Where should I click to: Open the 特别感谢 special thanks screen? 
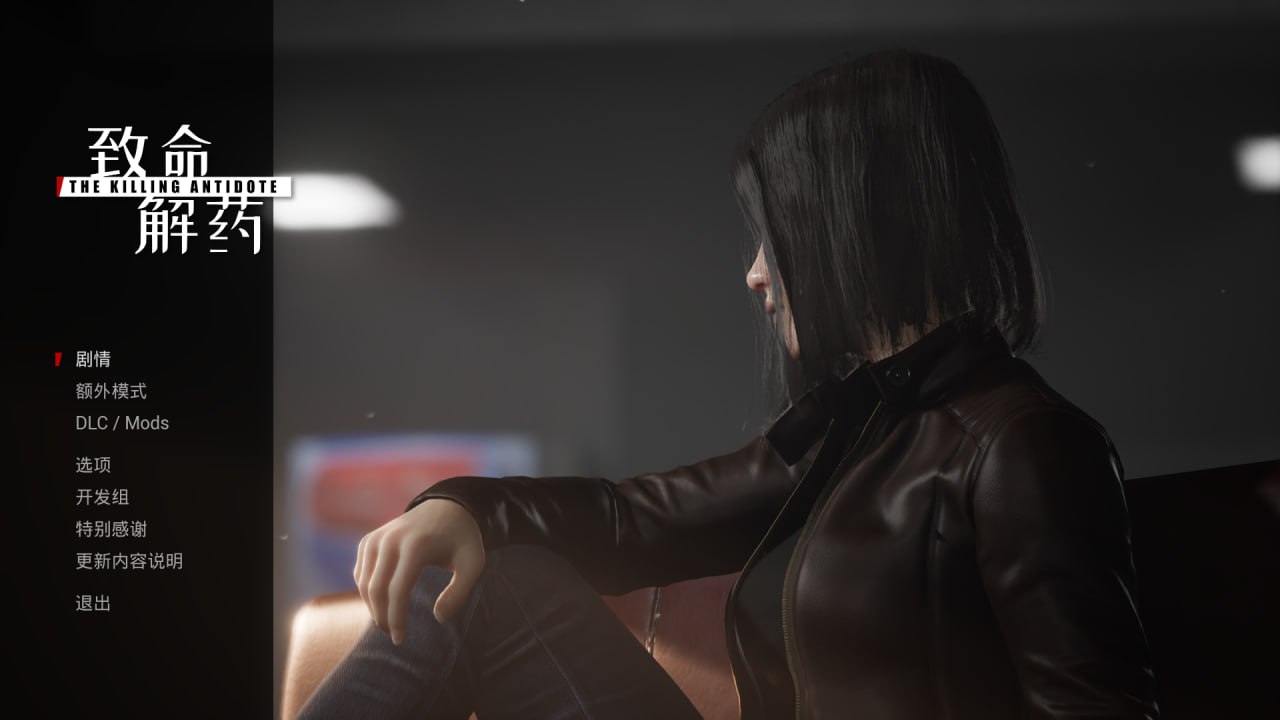(x=112, y=528)
